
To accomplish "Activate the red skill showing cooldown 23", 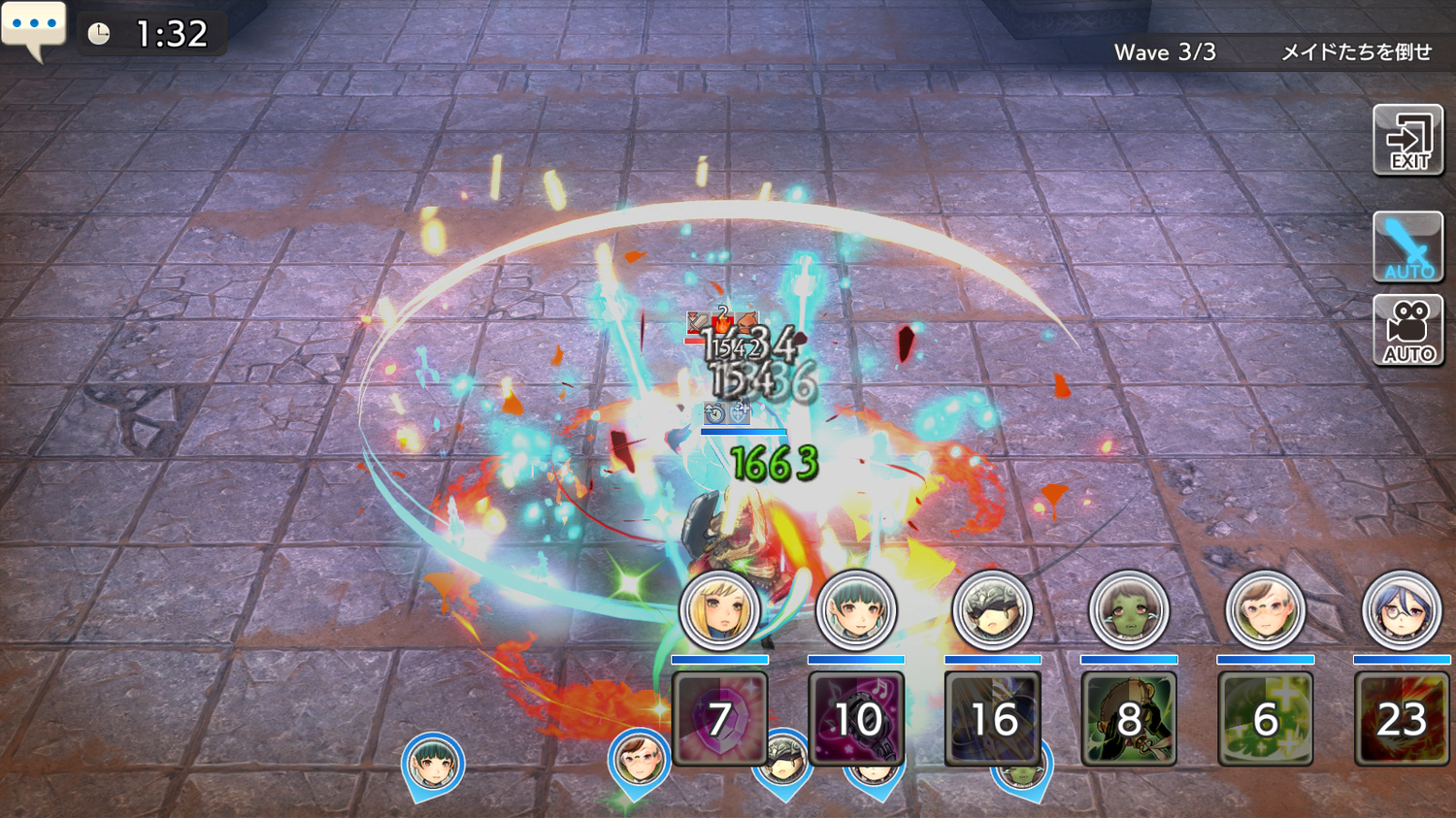I will [1401, 719].
